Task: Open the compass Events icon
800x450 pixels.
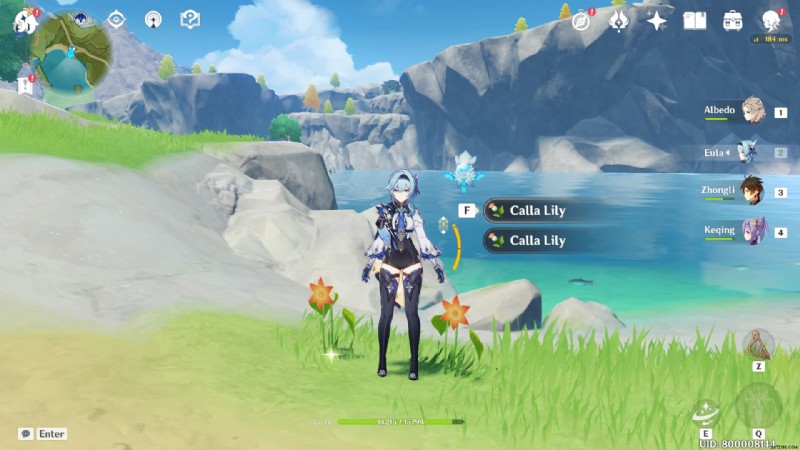Action: pyautogui.click(x=582, y=20)
